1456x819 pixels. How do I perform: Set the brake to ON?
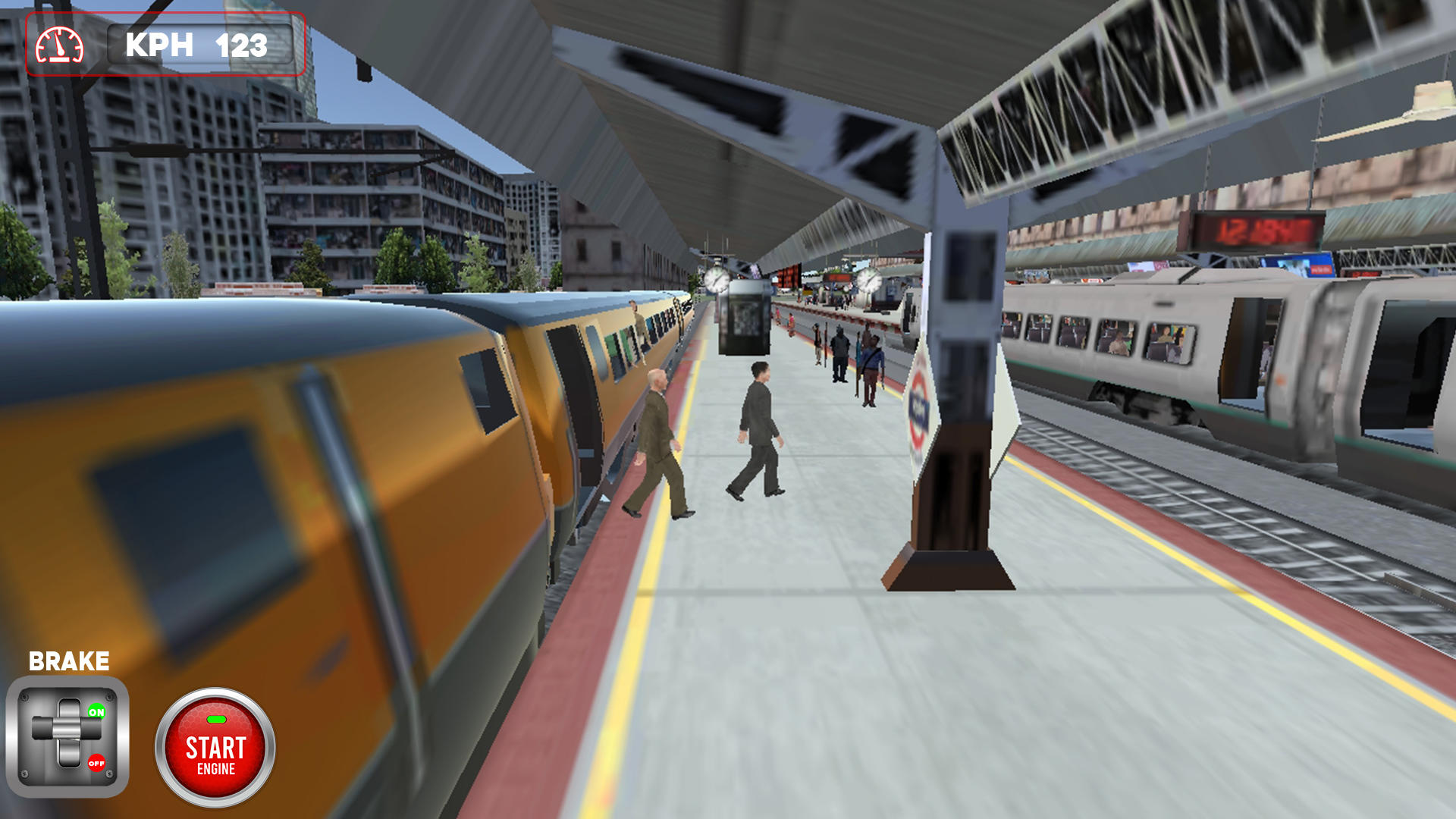96,713
